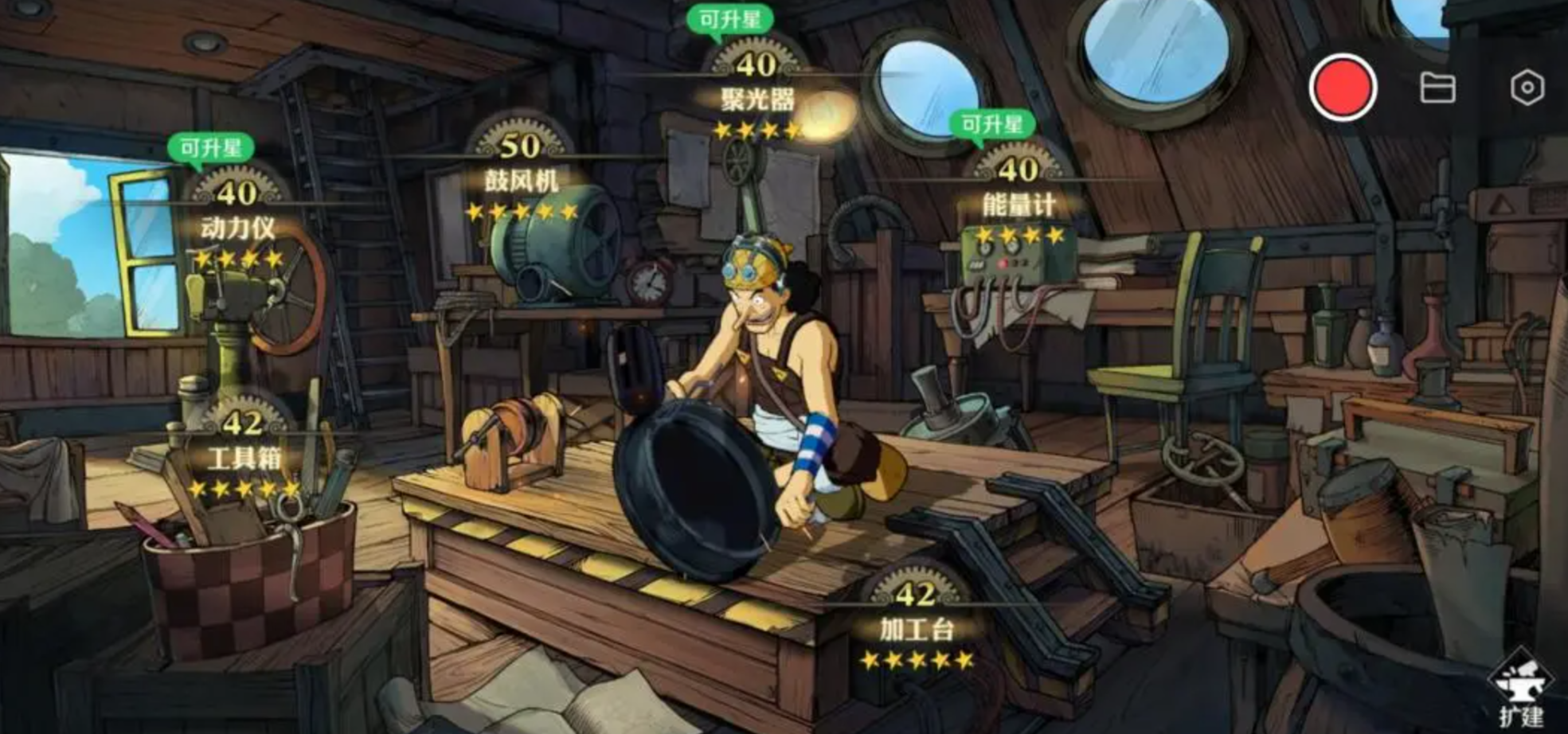The image size is (1568, 734).
Task: Open the recorder's folder icon
Action: [x=1437, y=88]
